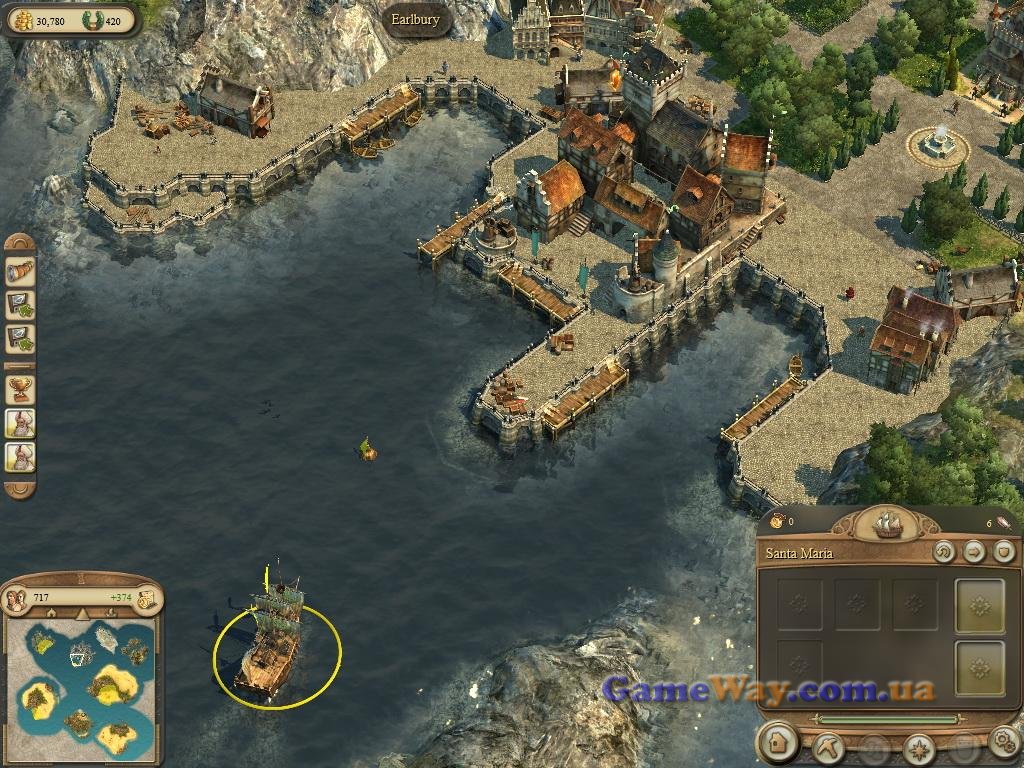Click the circular return arrow ship button
This screenshot has height=768, width=1024.
(943, 551)
